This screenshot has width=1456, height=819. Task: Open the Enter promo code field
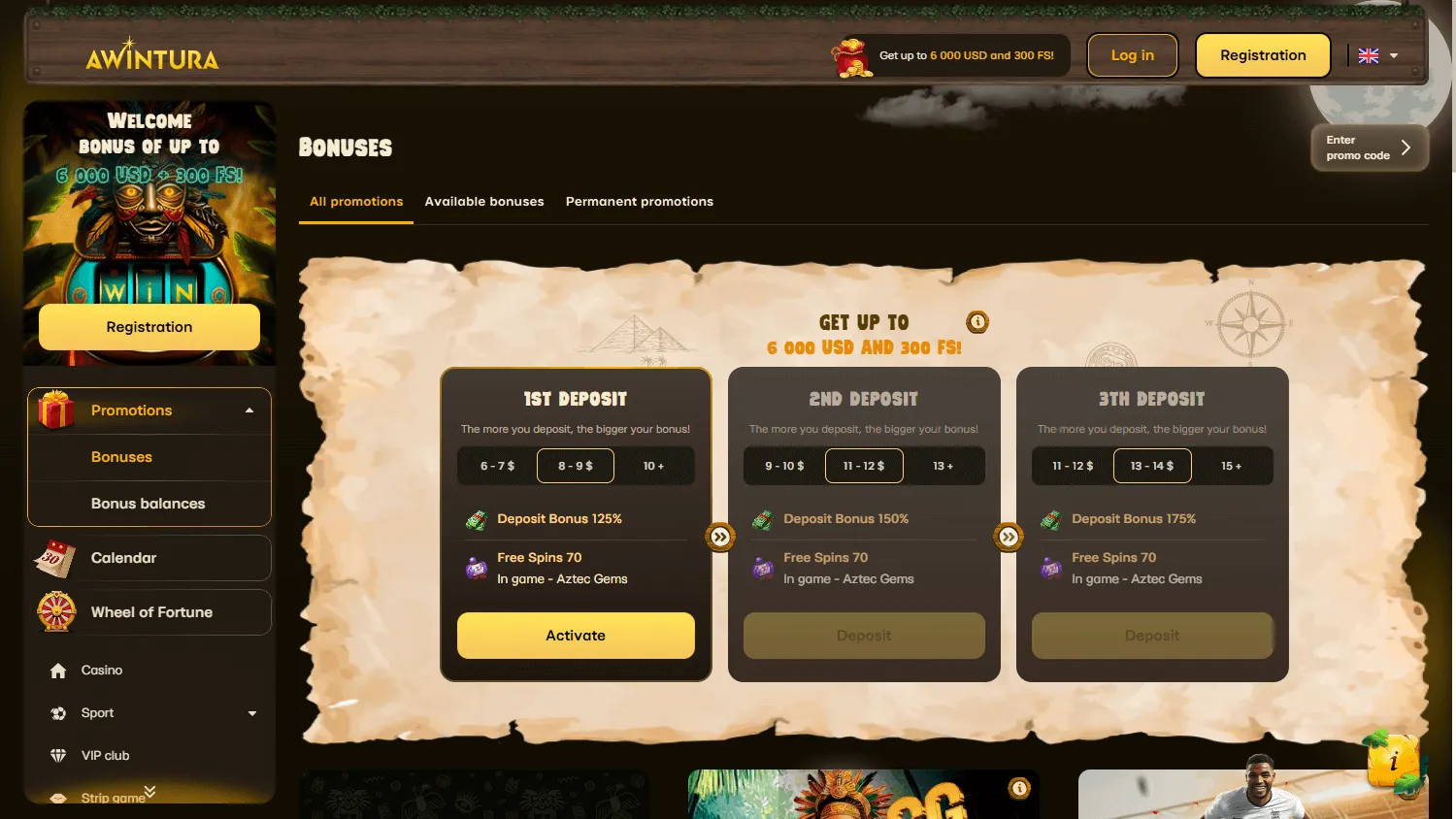(x=1369, y=147)
